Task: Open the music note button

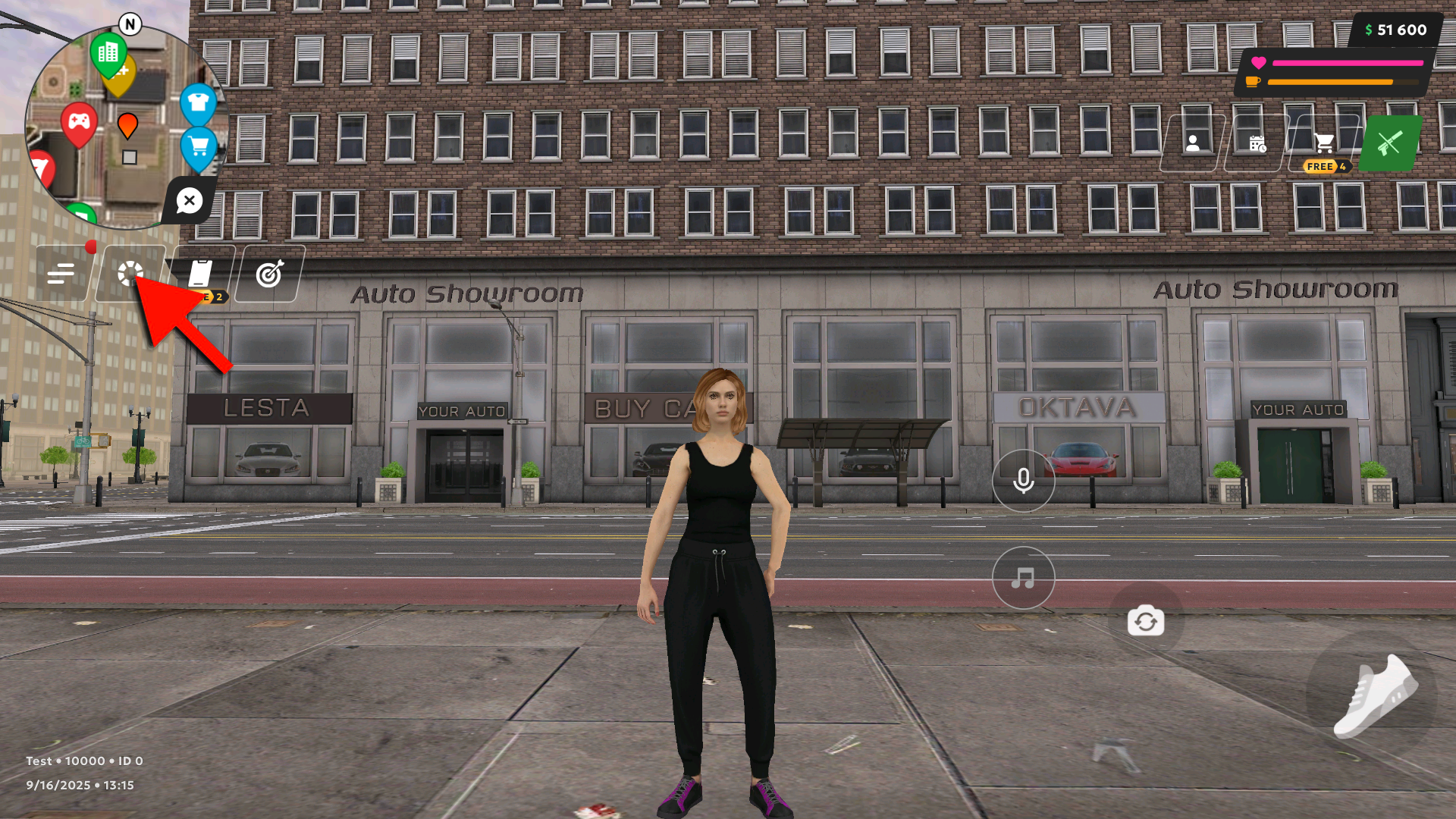Action: click(x=1023, y=578)
